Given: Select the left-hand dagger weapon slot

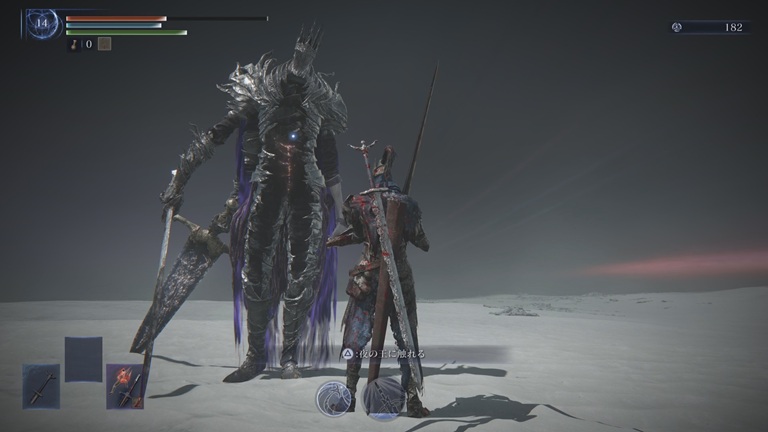Looking at the screenshot, I should tap(41, 386).
